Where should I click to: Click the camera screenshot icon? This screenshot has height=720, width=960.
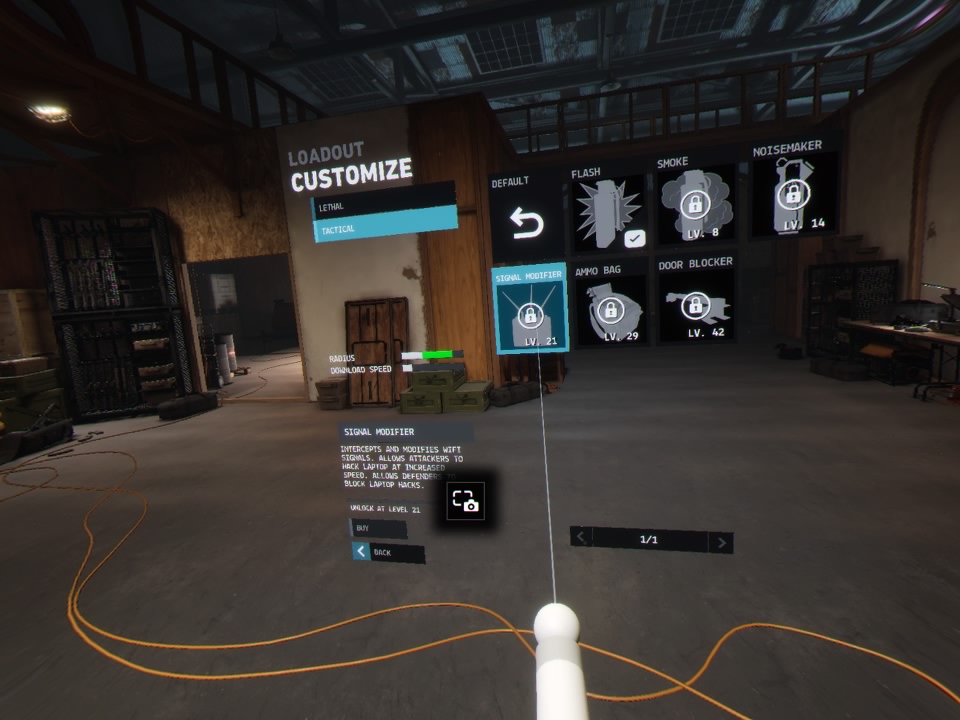click(465, 501)
